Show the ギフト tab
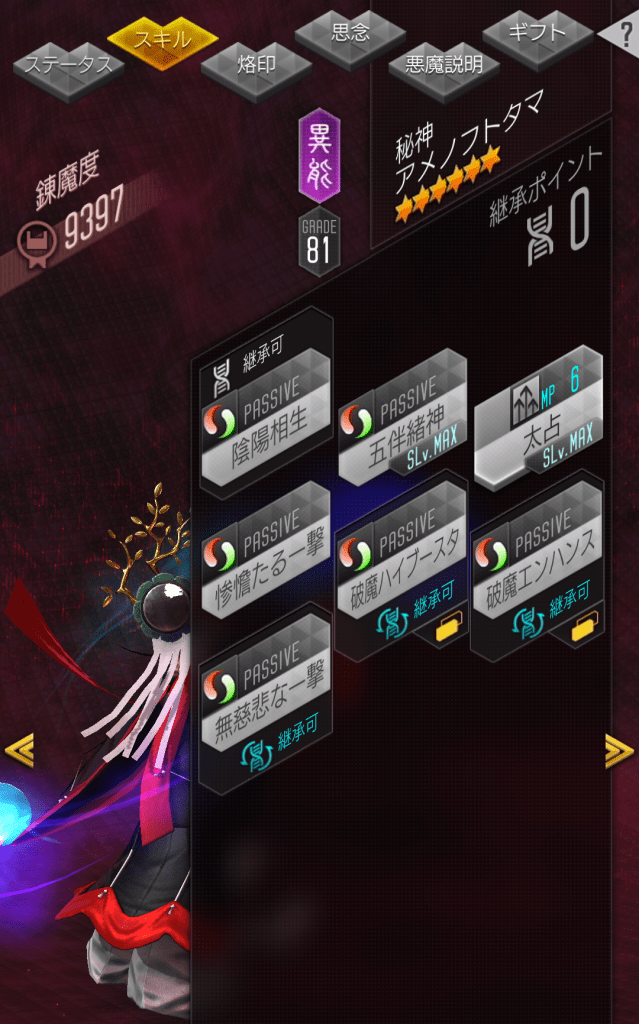 538,34
